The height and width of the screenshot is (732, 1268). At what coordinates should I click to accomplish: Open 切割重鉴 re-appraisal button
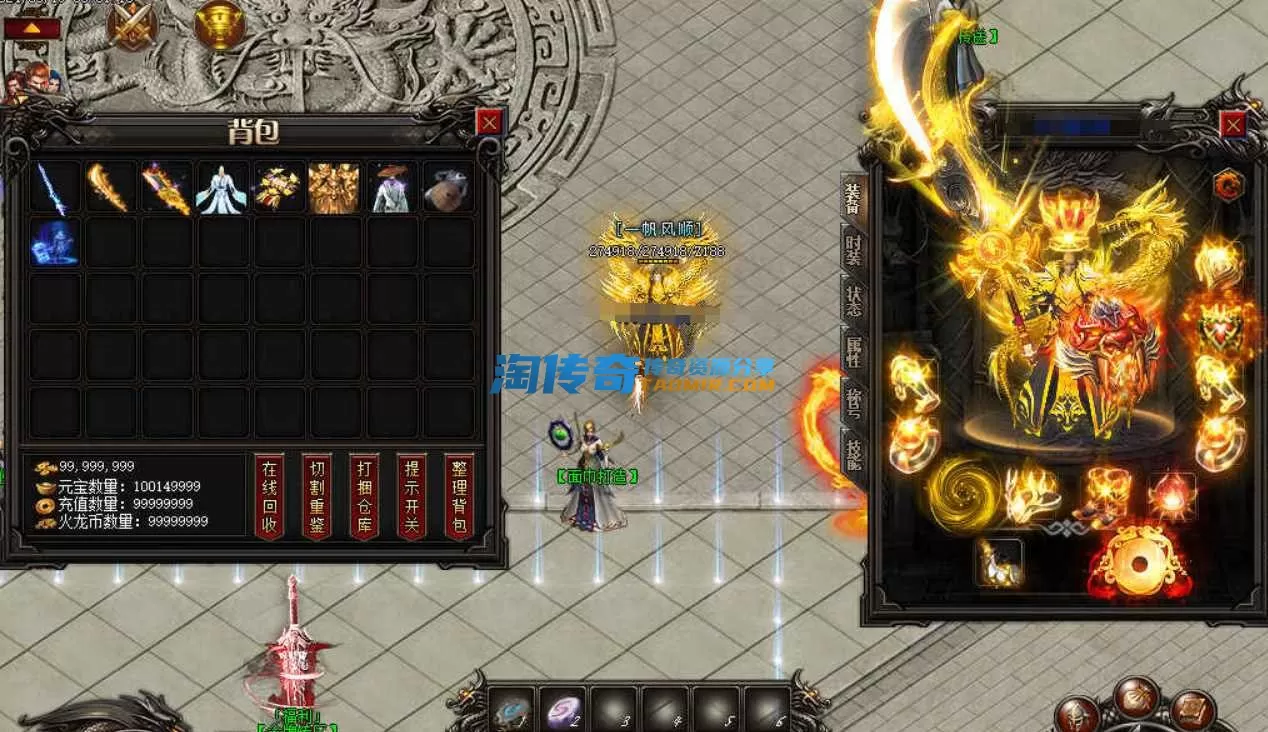pyautogui.click(x=316, y=497)
